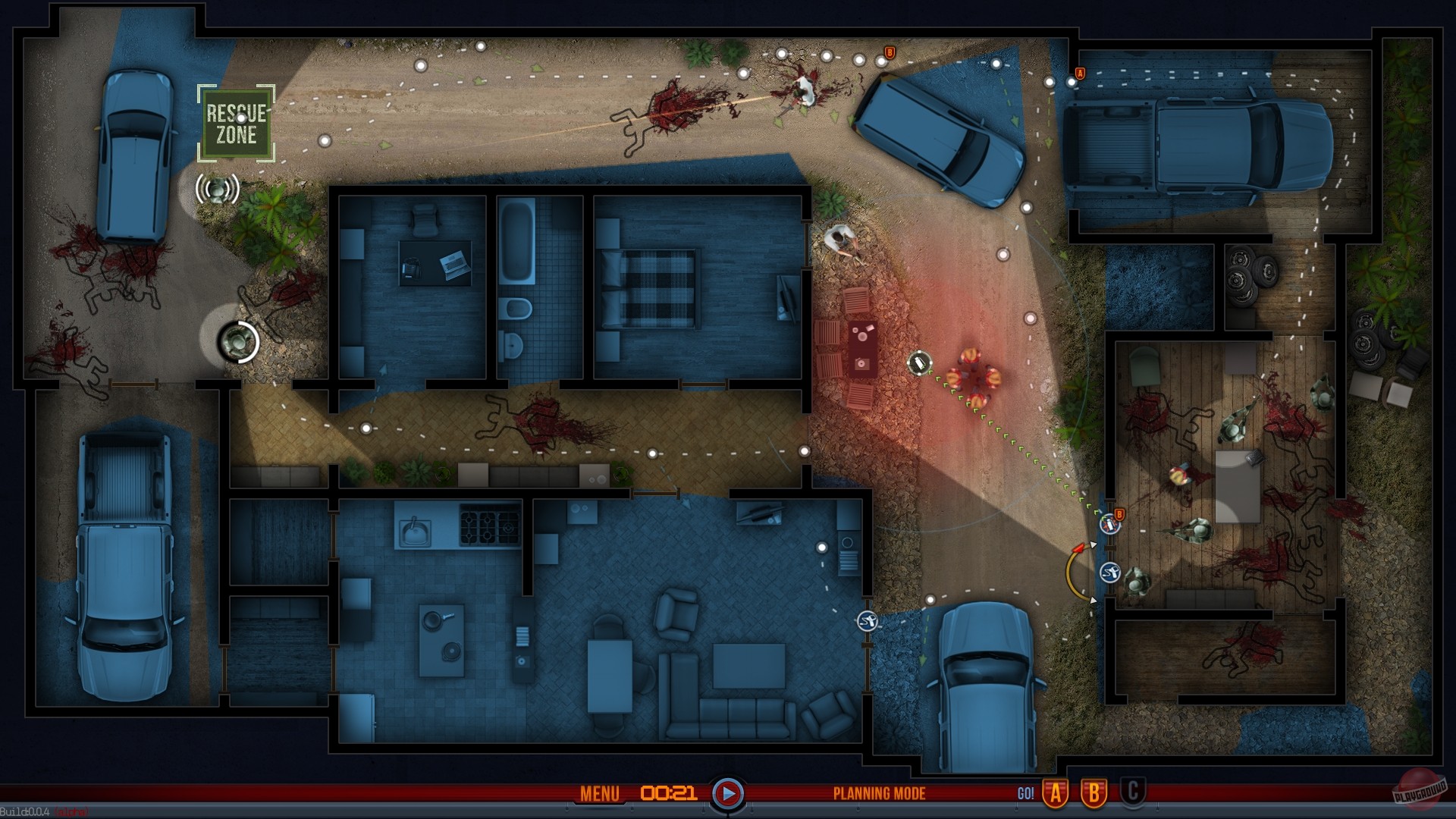The width and height of the screenshot is (1456, 819).
Task: Toggle squad B in the GO! bar
Action: pos(1093,793)
